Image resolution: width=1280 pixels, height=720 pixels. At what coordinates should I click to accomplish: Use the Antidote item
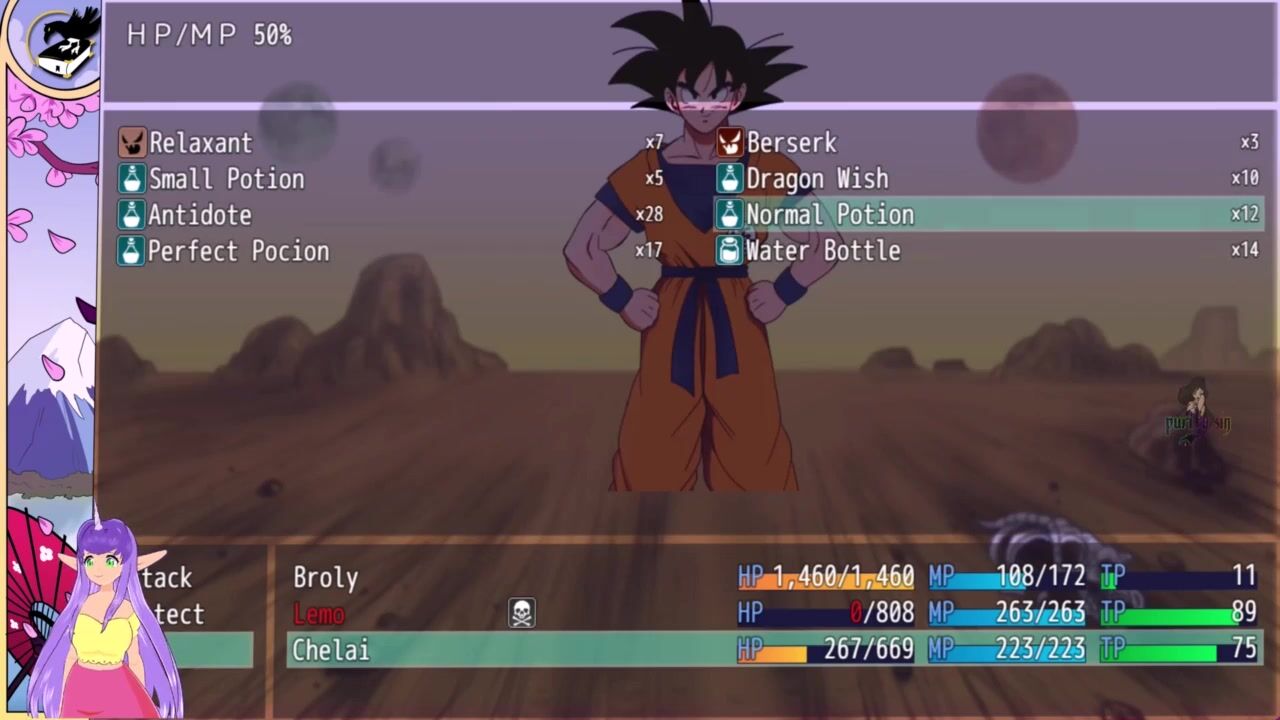200,215
